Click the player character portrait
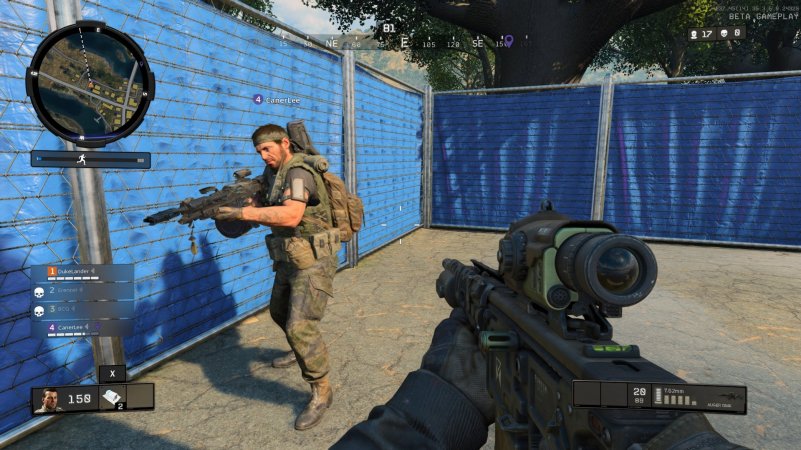 click(x=47, y=399)
